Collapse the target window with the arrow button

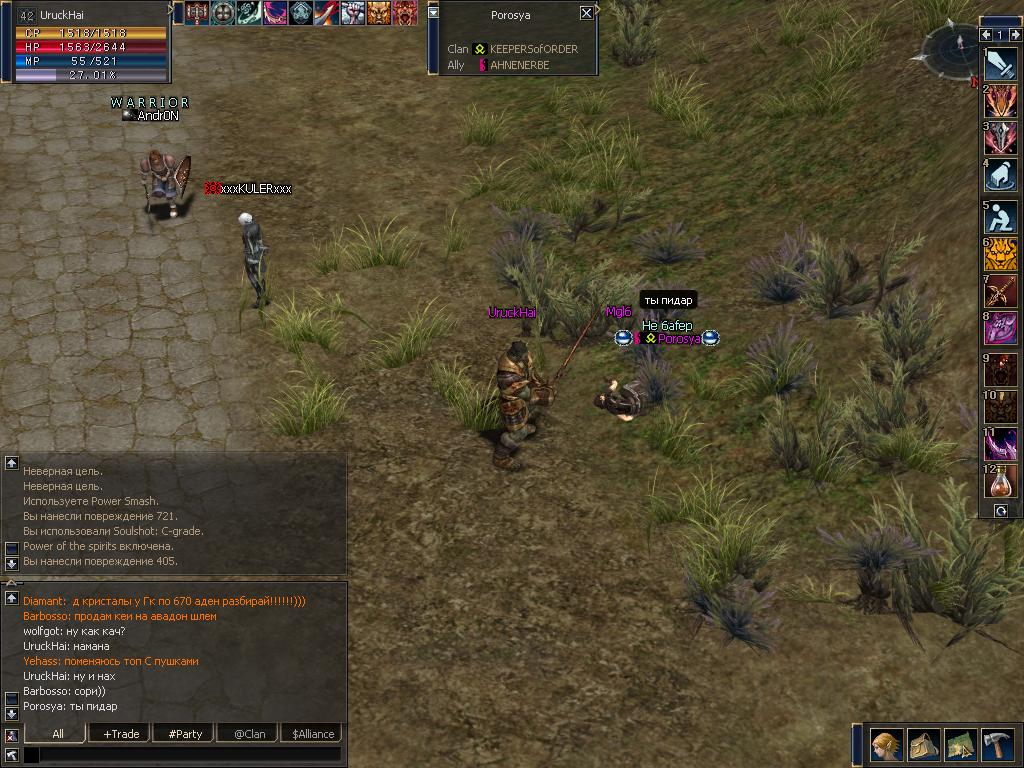tap(433, 12)
